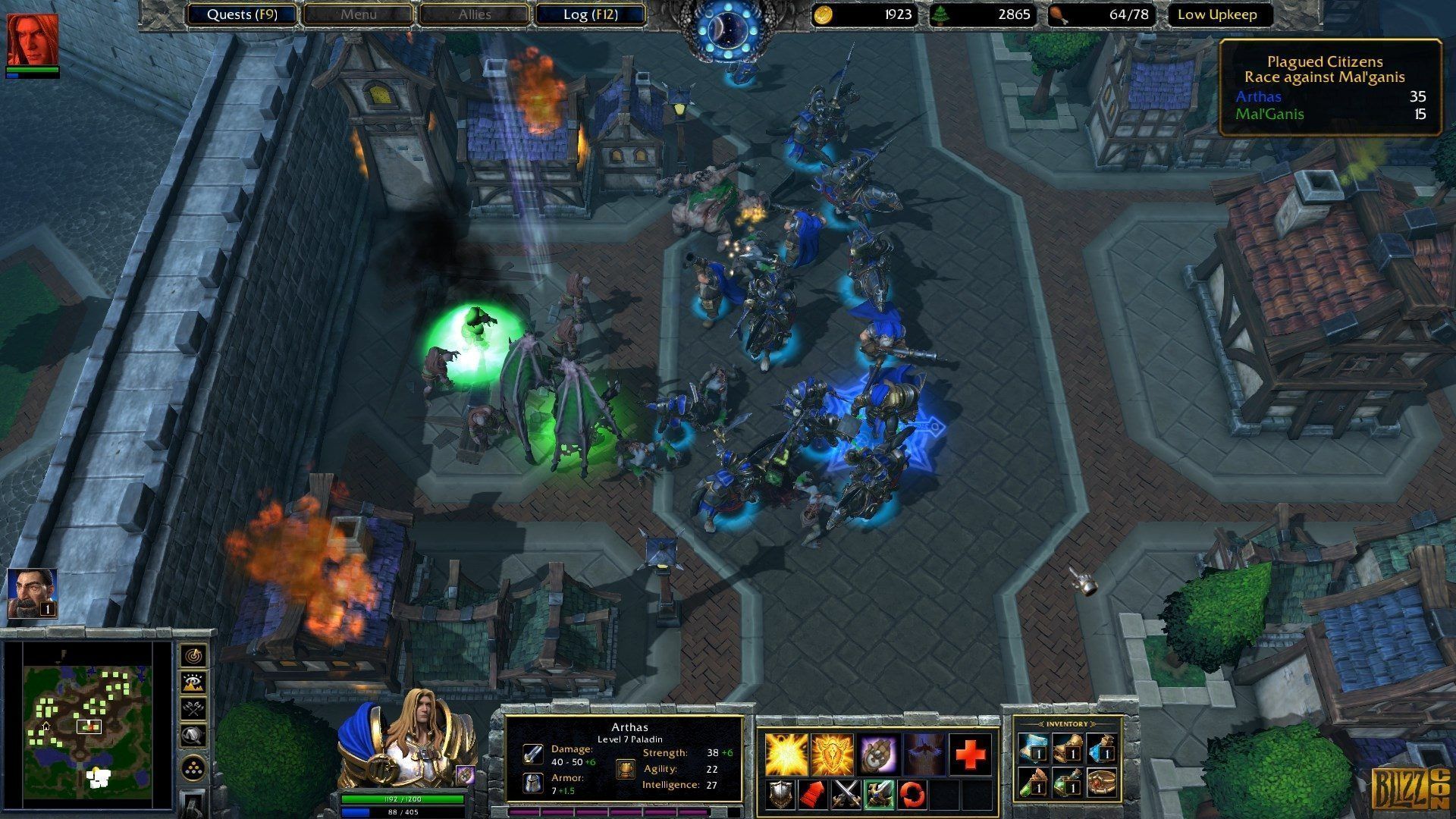Viewport: 1456px width, 819px height.
Task: Select the gold ring inventory item
Action: pyautogui.click(x=1102, y=783)
